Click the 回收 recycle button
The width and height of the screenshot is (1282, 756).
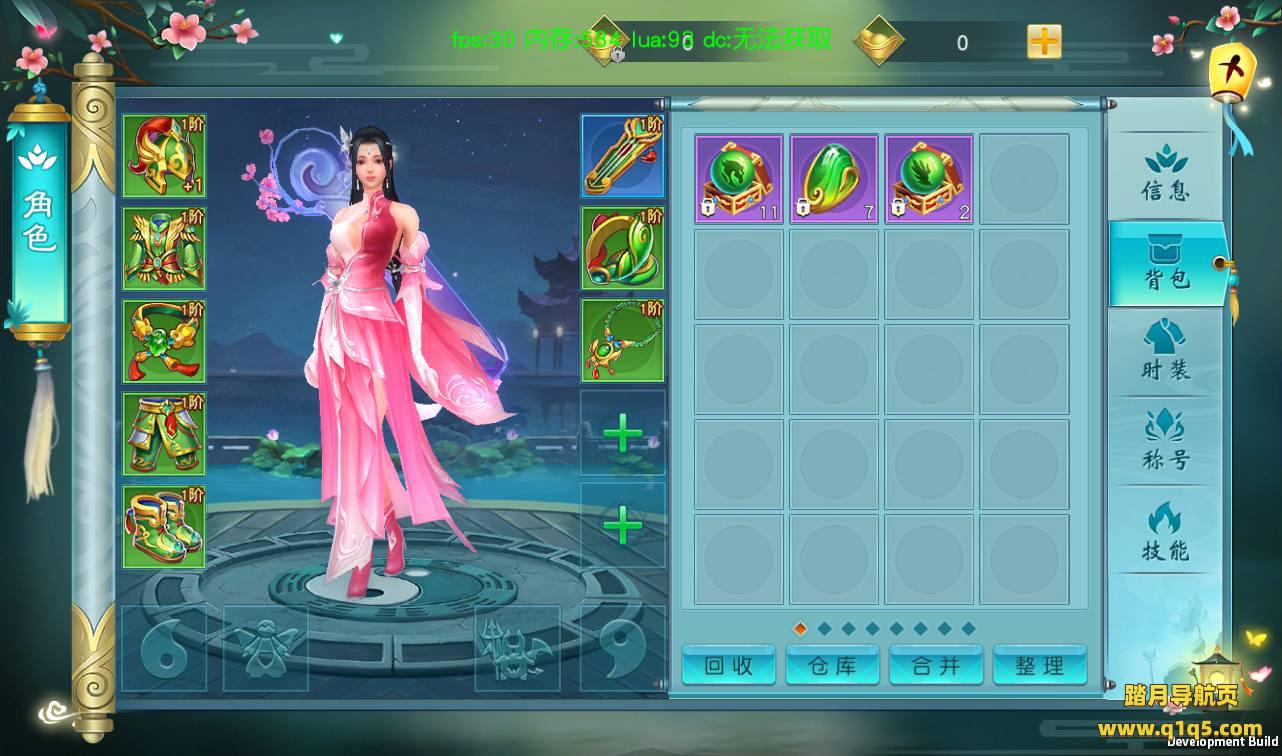click(x=729, y=666)
